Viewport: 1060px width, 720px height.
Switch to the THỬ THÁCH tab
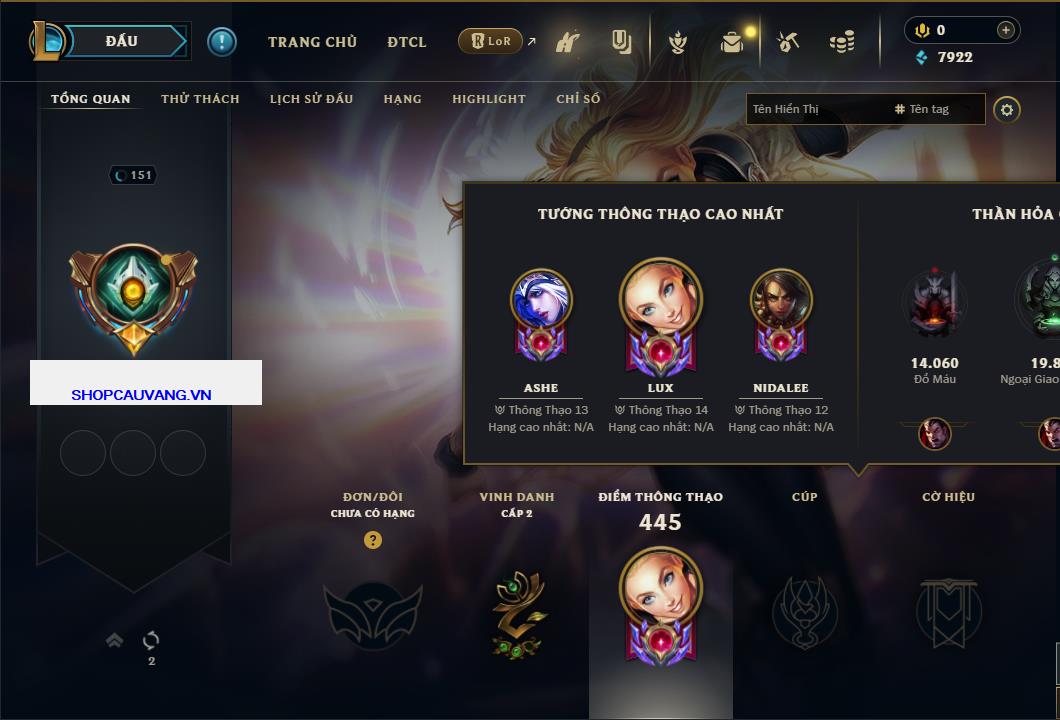tap(200, 99)
